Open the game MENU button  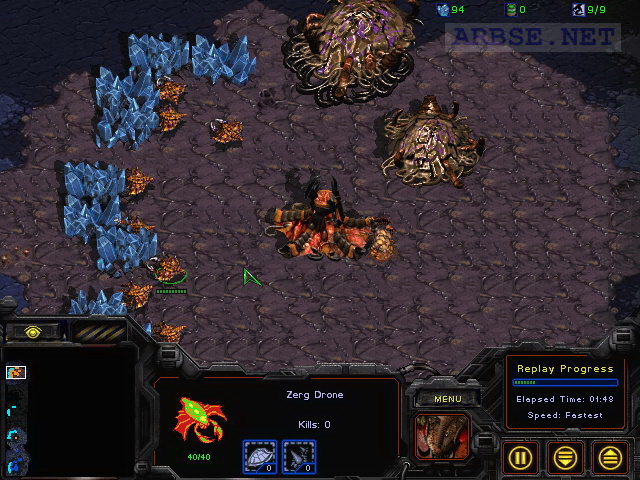pyautogui.click(x=448, y=399)
